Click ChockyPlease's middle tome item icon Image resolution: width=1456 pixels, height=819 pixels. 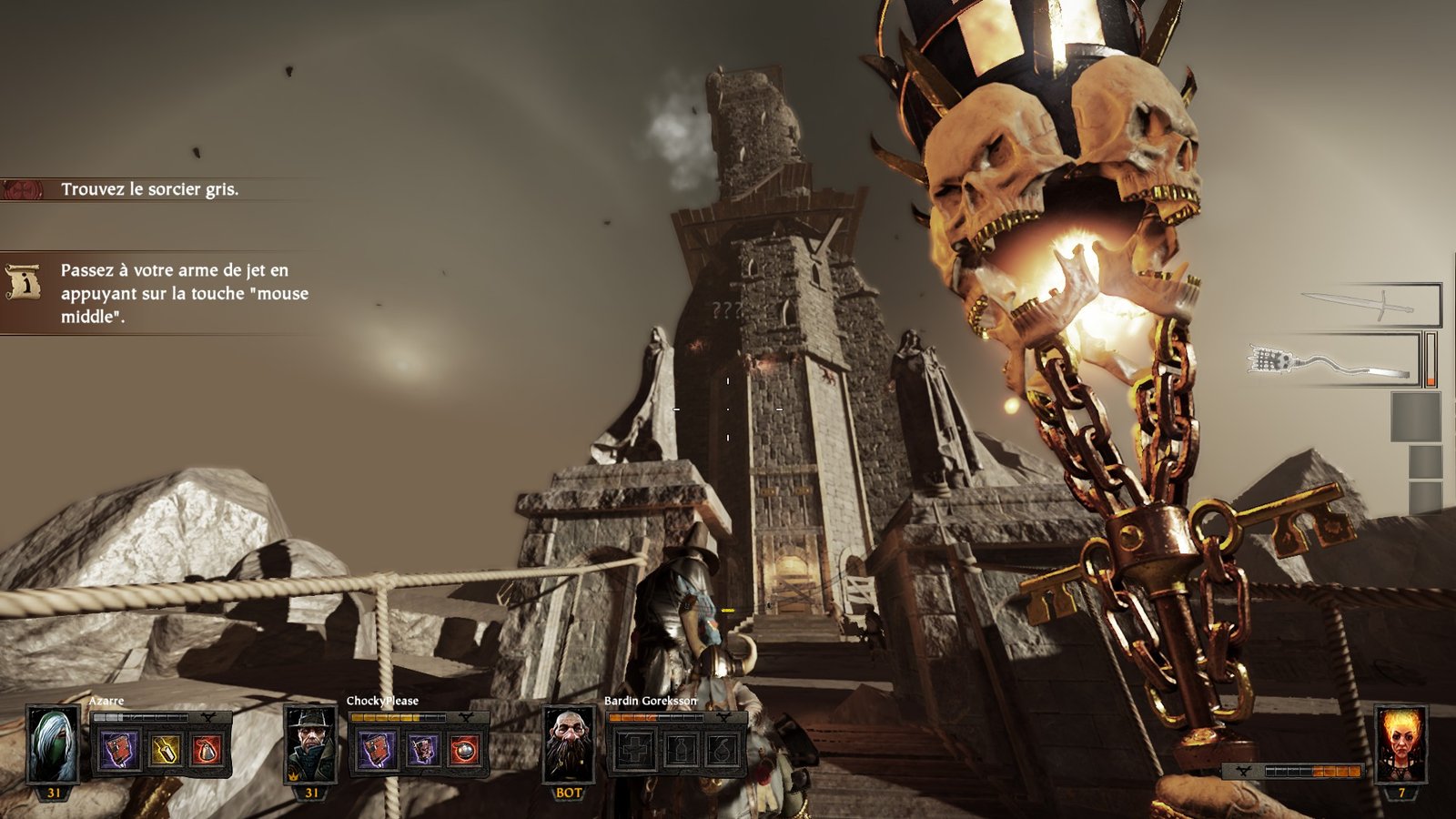click(421, 751)
